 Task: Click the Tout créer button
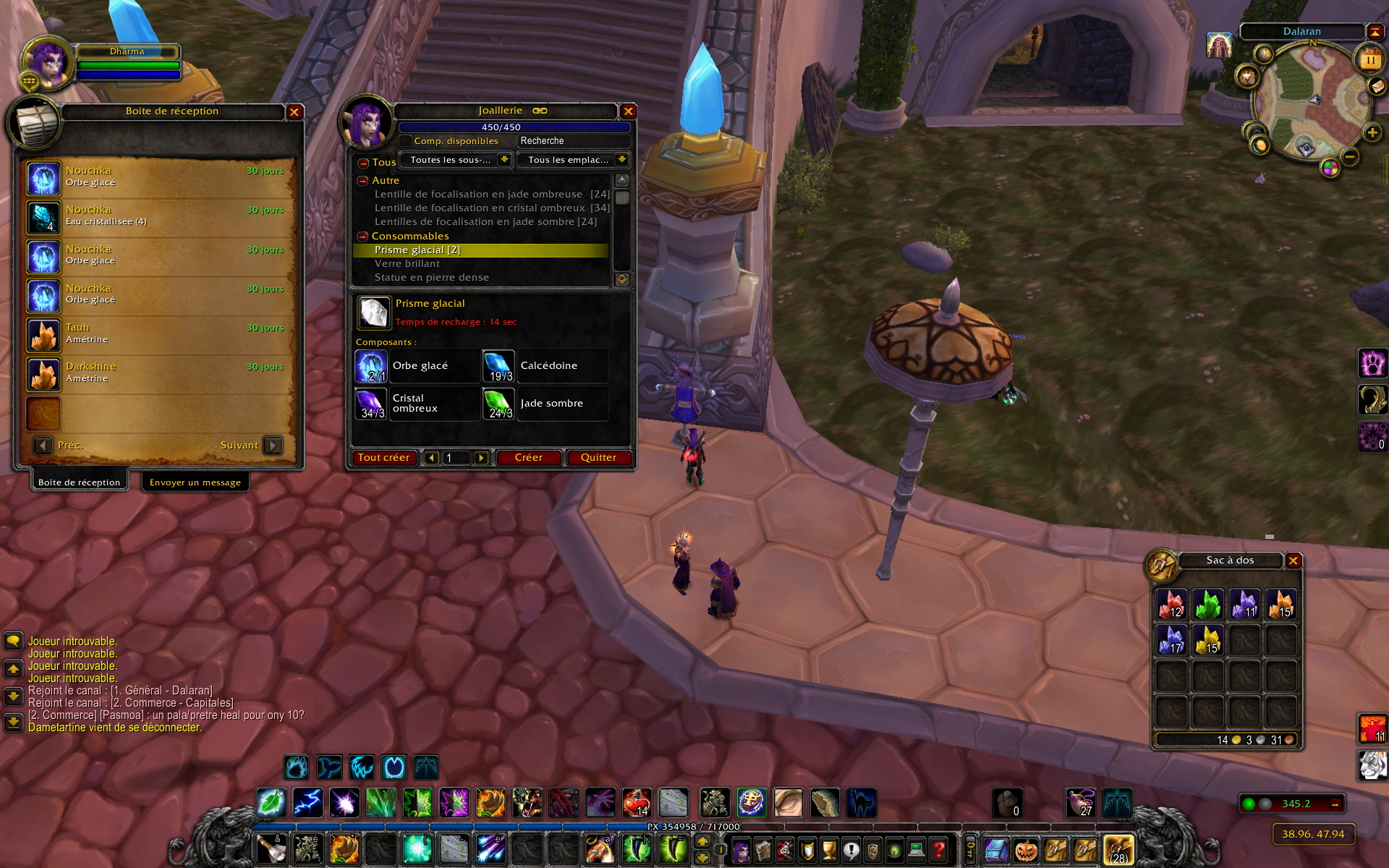coord(383,458)
